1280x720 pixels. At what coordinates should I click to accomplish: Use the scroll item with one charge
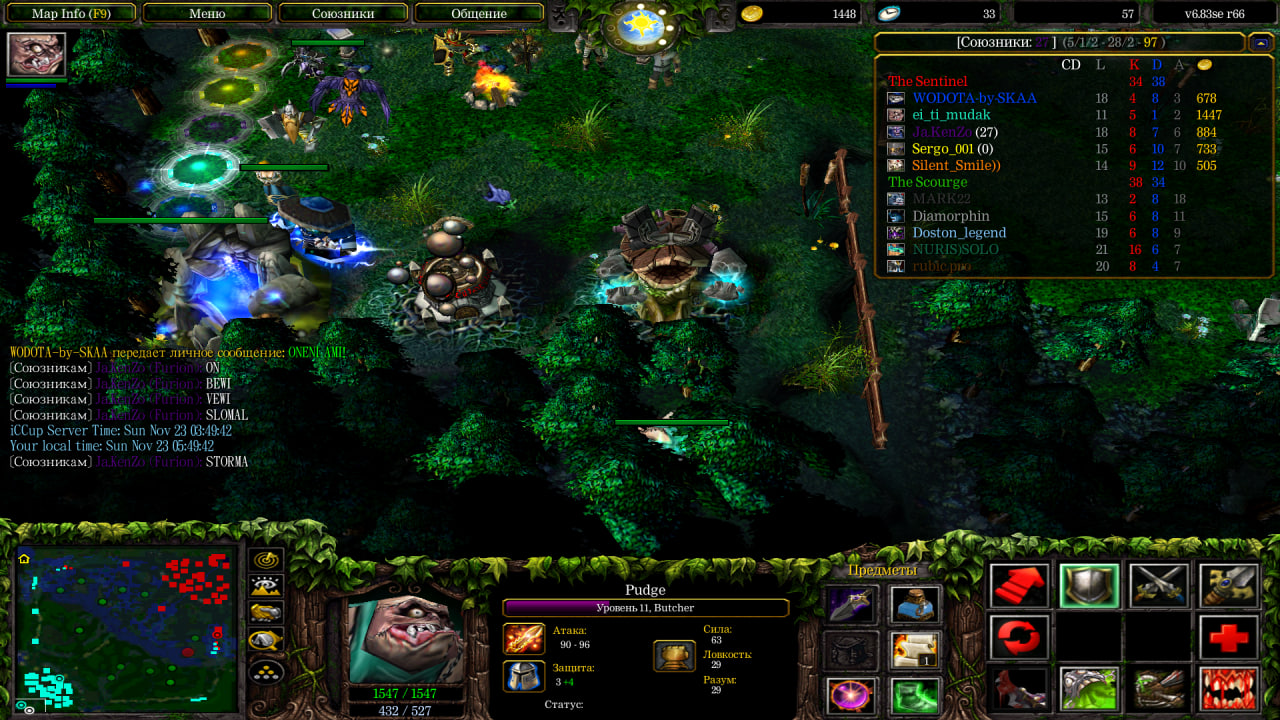pos(915,650)
